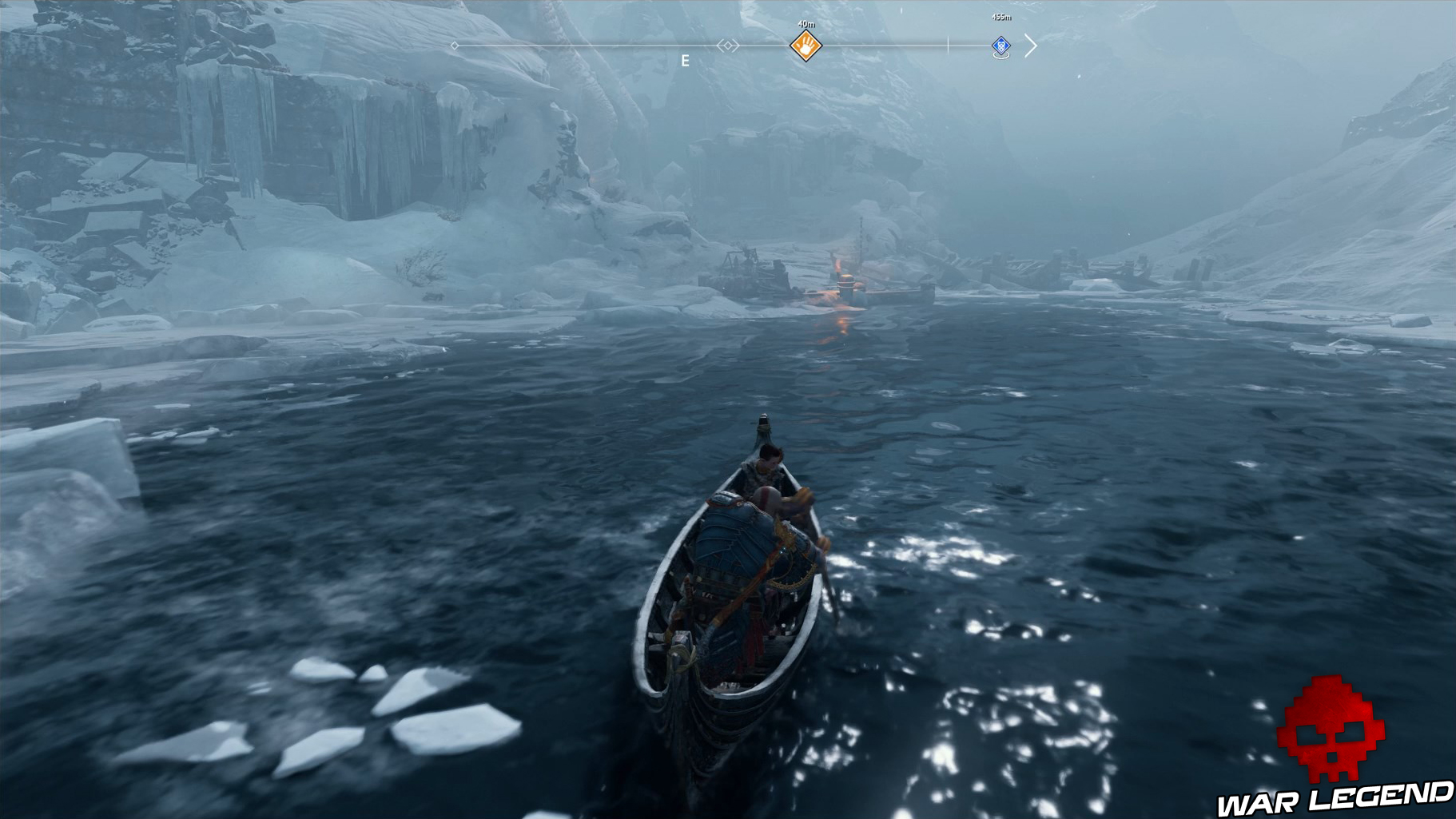Click the 40m distance text
The height and width of the screenshot is (819, 1456).
(x=806, y=22)
